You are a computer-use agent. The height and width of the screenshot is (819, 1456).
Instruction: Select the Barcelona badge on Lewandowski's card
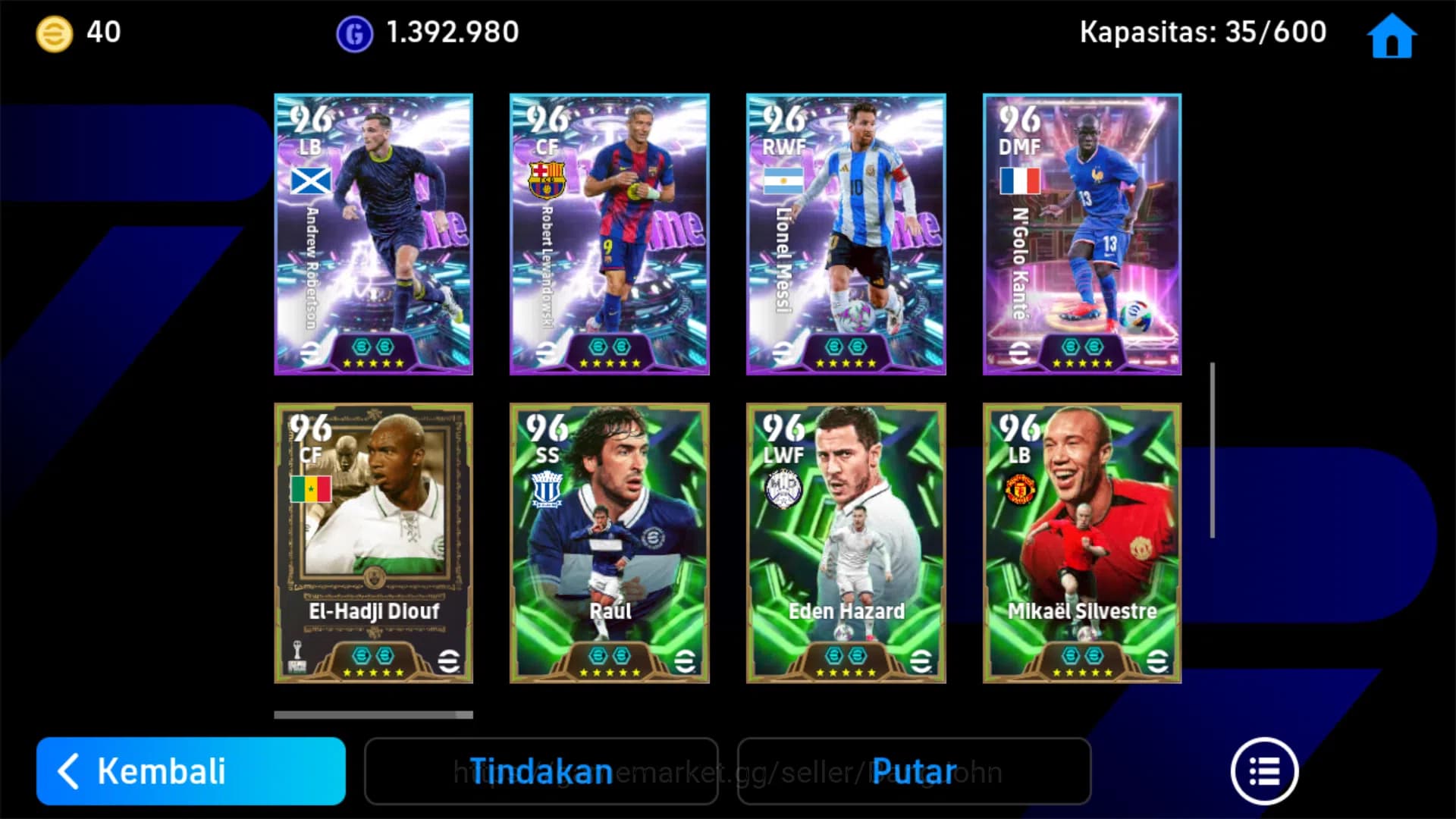click(546, 180)
